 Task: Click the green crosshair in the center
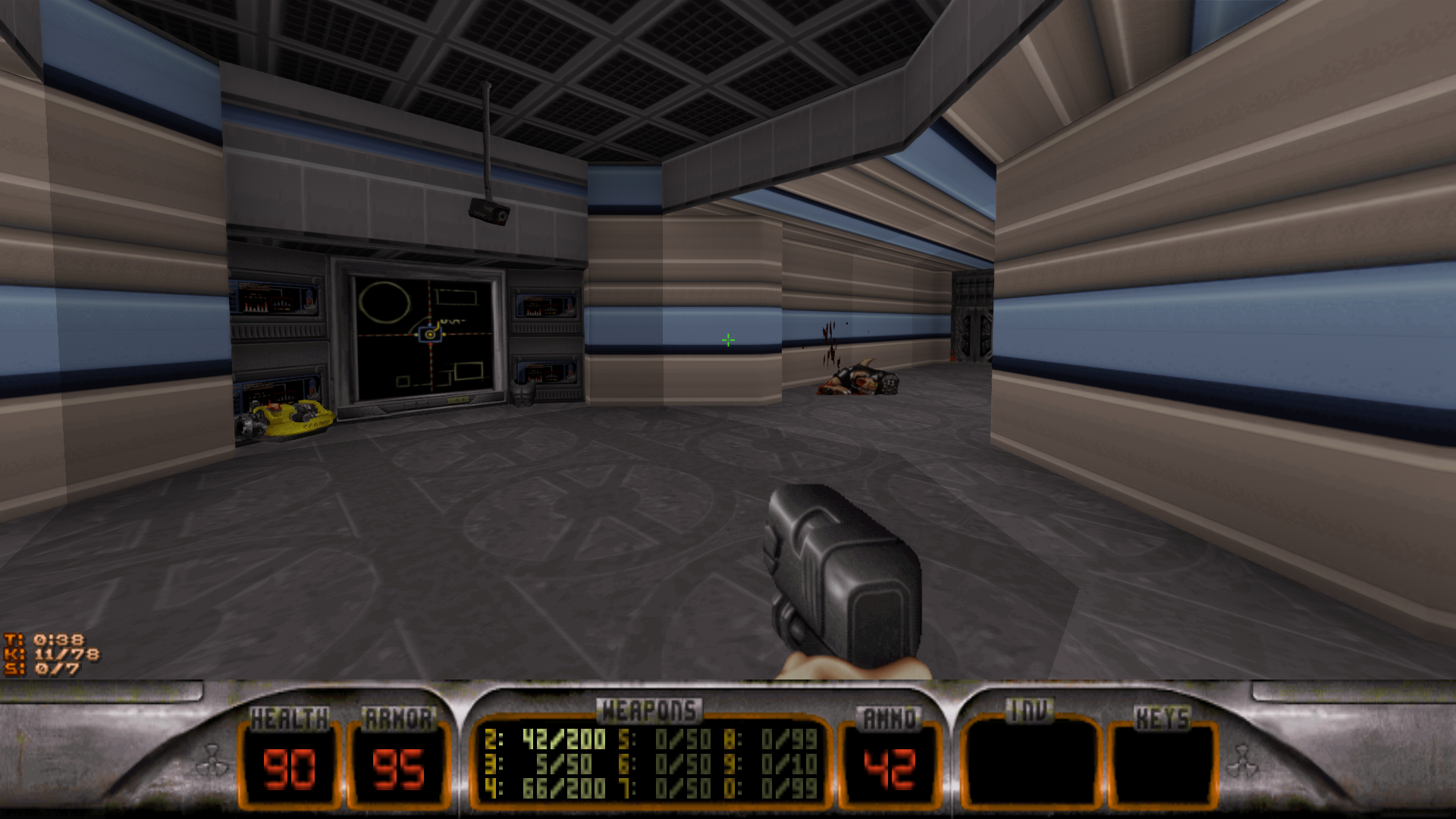(x=726, y=340)
